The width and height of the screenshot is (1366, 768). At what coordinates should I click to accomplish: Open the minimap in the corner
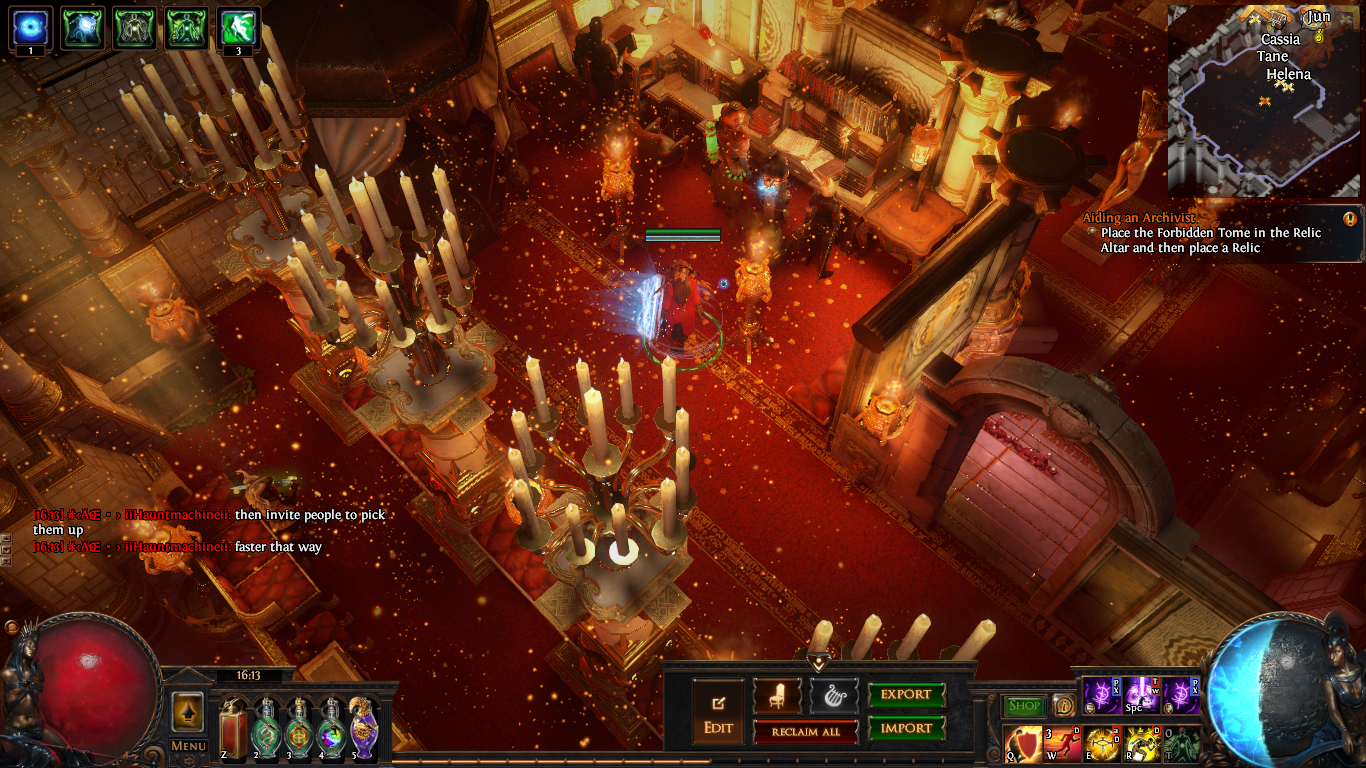point(1263,100)
